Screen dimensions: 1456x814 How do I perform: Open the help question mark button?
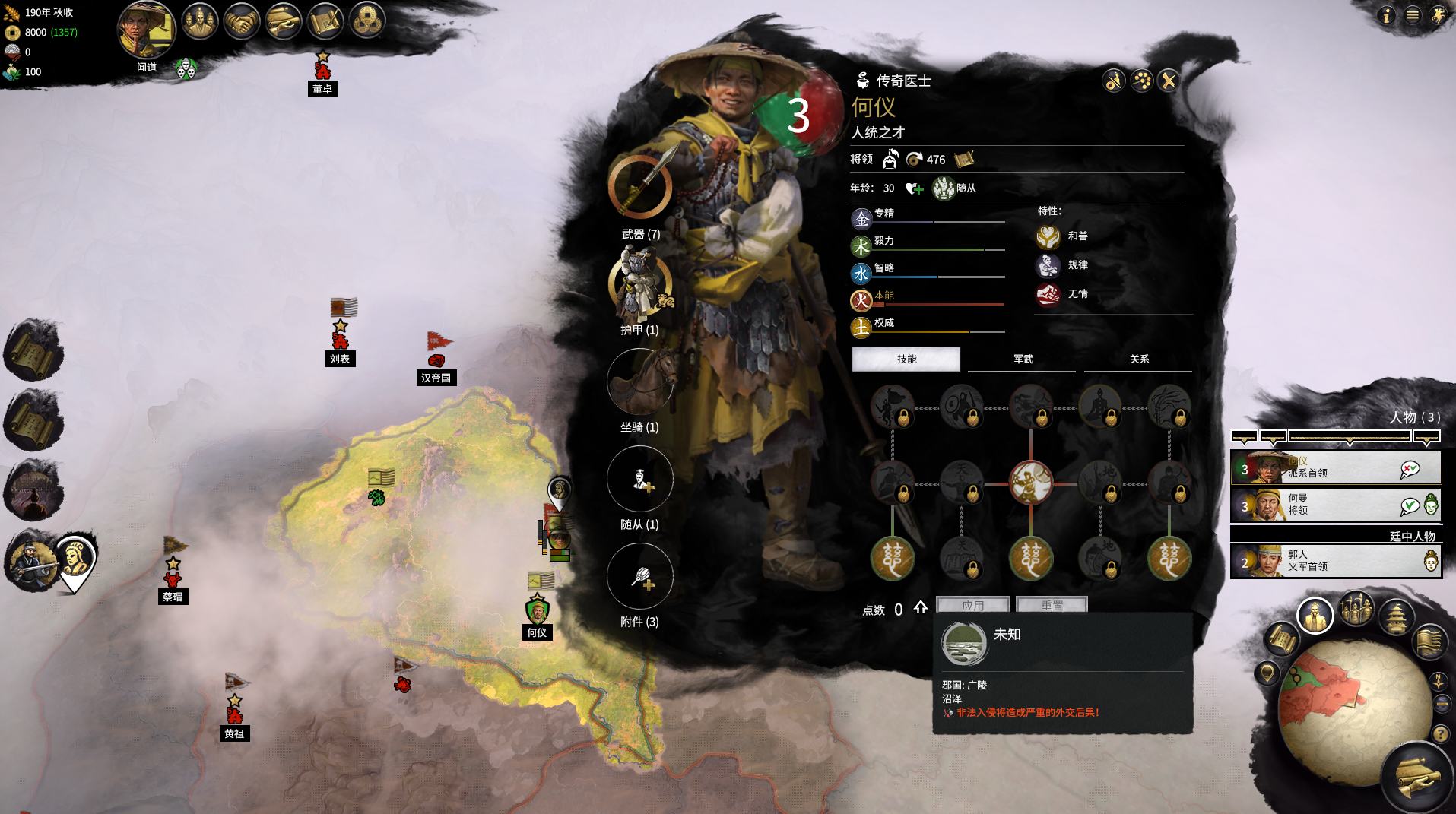[1440, 733]
